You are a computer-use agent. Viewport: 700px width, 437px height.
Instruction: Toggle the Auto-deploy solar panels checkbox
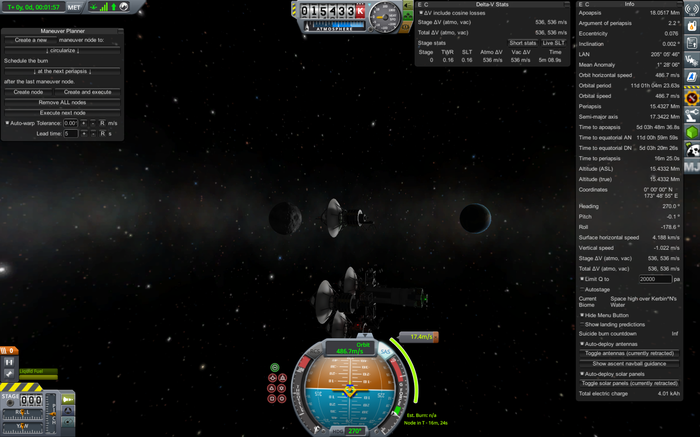click(x=582, y=374)
